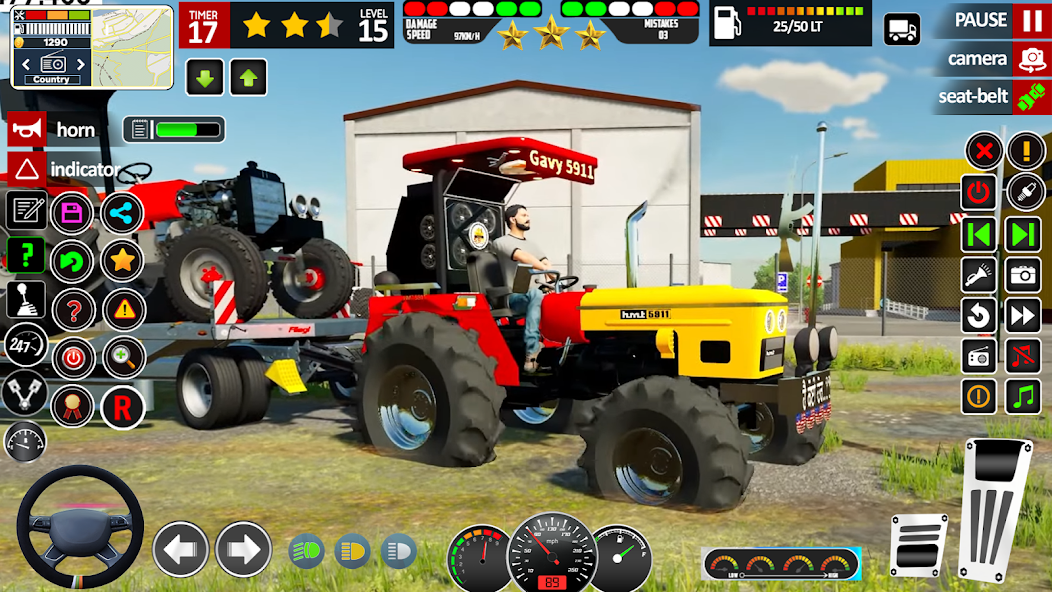This screenshot has height=592, width=1052.
Task: Sound the horn
Action: (x=28, y=130)
